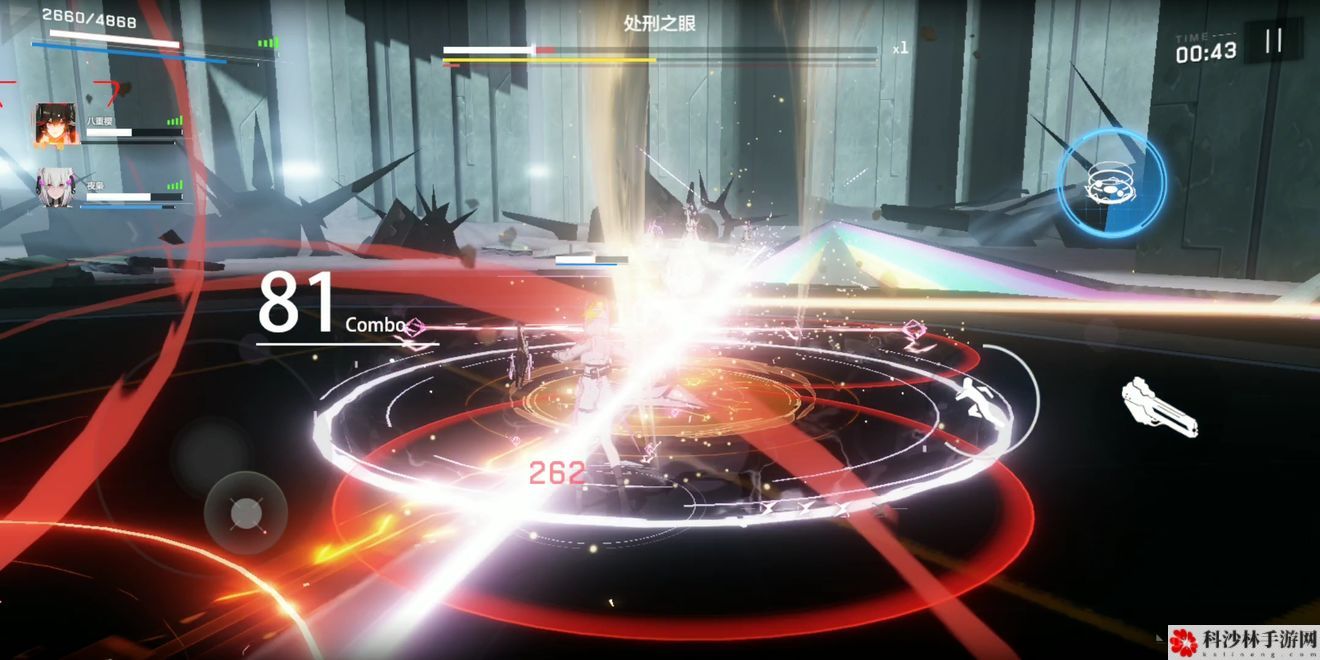Select the 八重樱 teammate portrait
The height and width of the screenshot is (660, 1320).
56,124
